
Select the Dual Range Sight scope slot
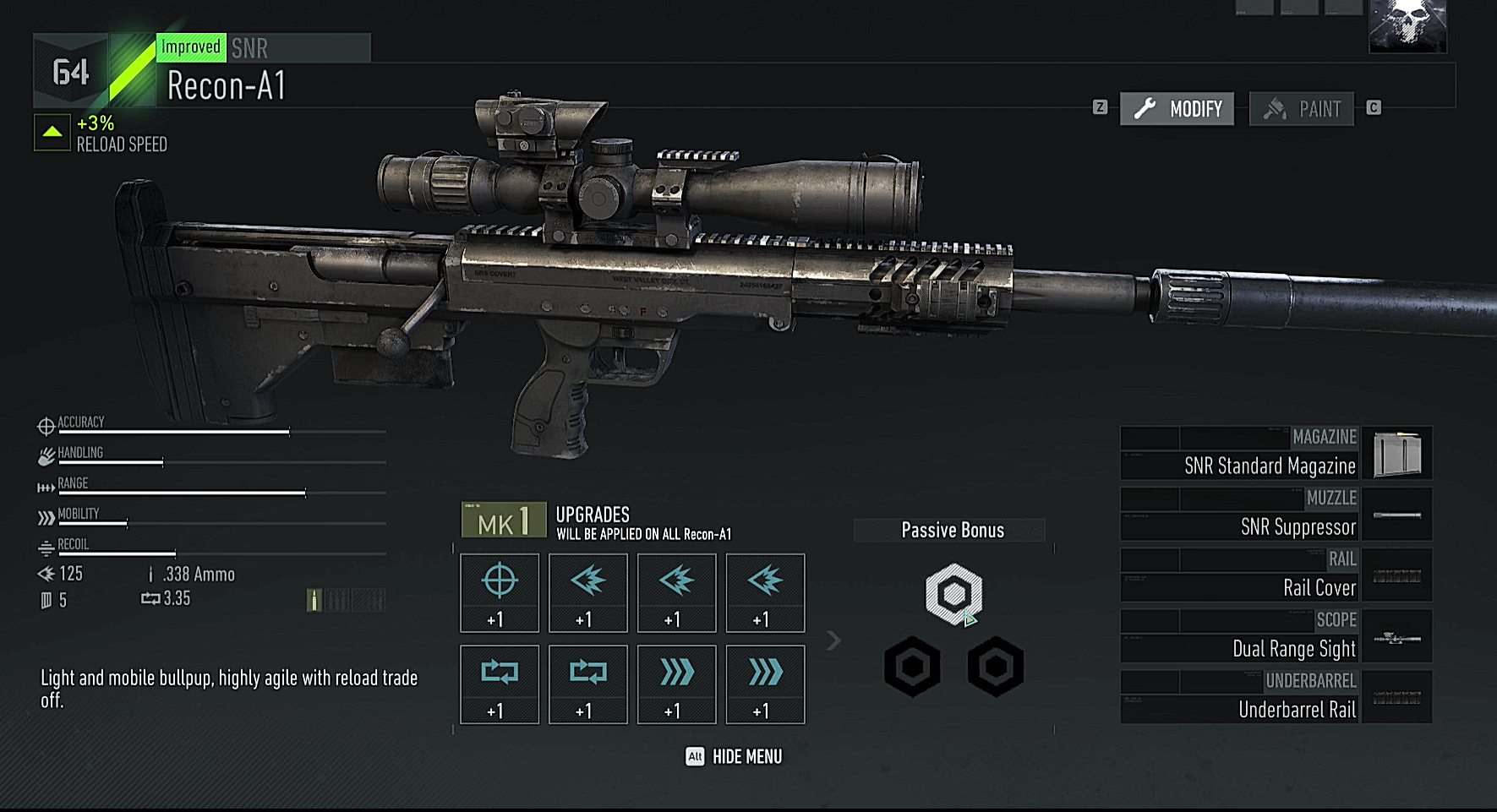1276,636
